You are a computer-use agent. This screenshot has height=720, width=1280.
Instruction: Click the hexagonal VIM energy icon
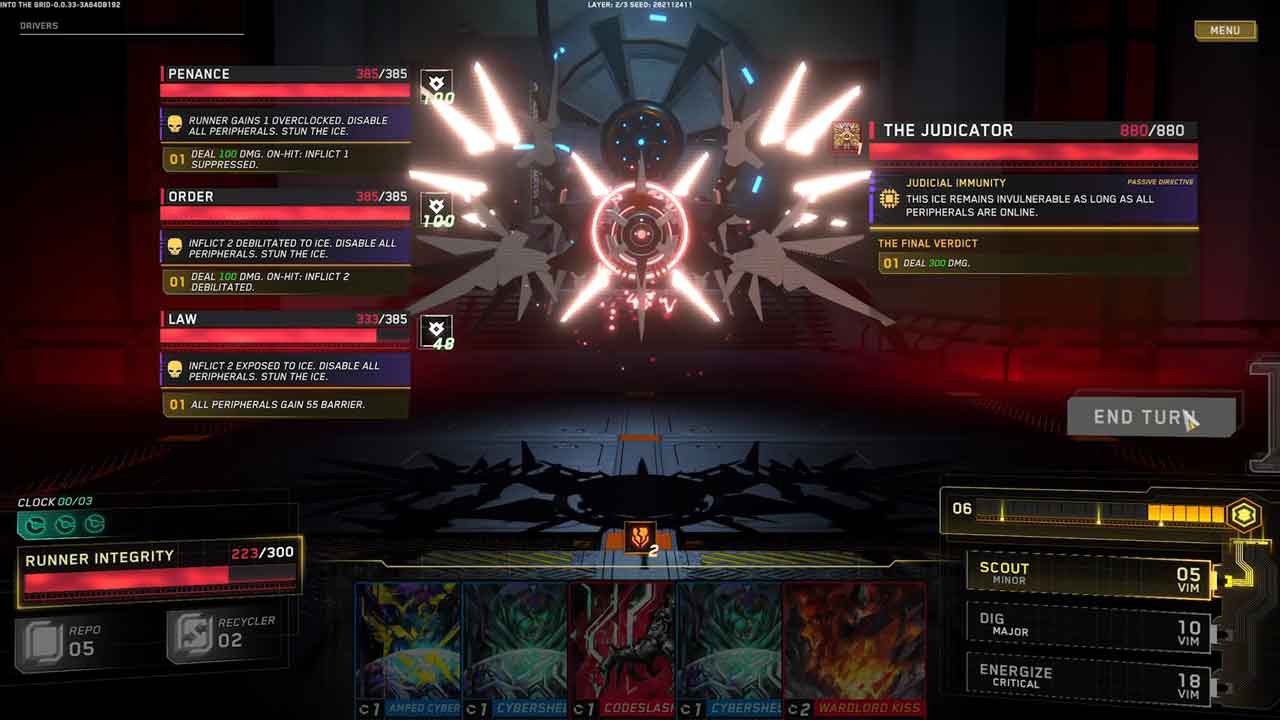point(1244,514)
